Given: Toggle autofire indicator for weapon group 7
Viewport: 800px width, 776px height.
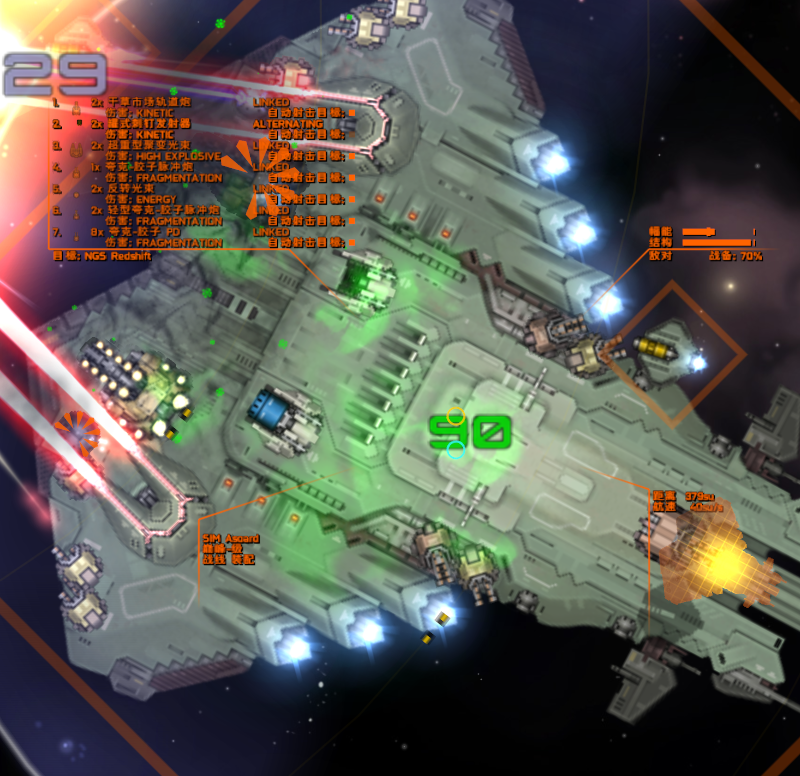Looking at the screenshot, I should 352,243.
